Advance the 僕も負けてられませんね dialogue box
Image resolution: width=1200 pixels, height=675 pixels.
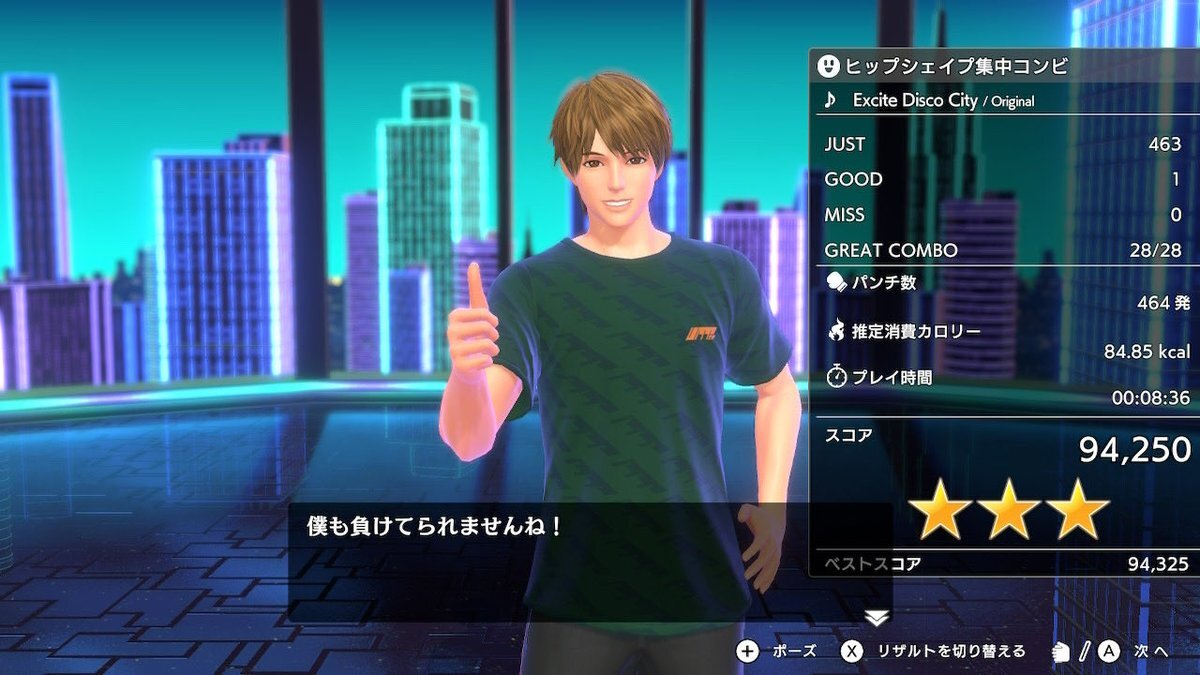pos(590,561)
